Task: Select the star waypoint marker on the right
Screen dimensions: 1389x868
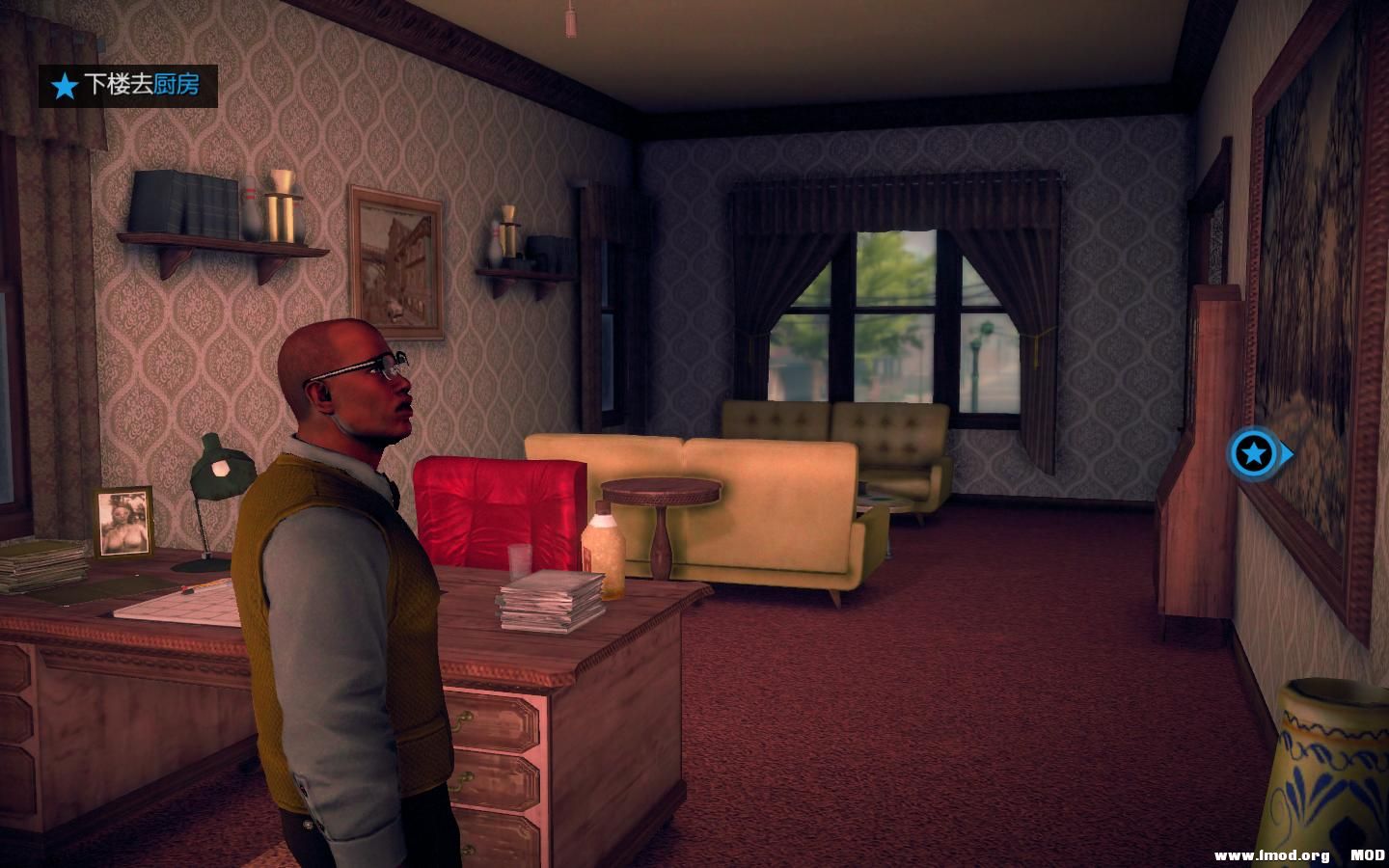Action: (1254, 451)
